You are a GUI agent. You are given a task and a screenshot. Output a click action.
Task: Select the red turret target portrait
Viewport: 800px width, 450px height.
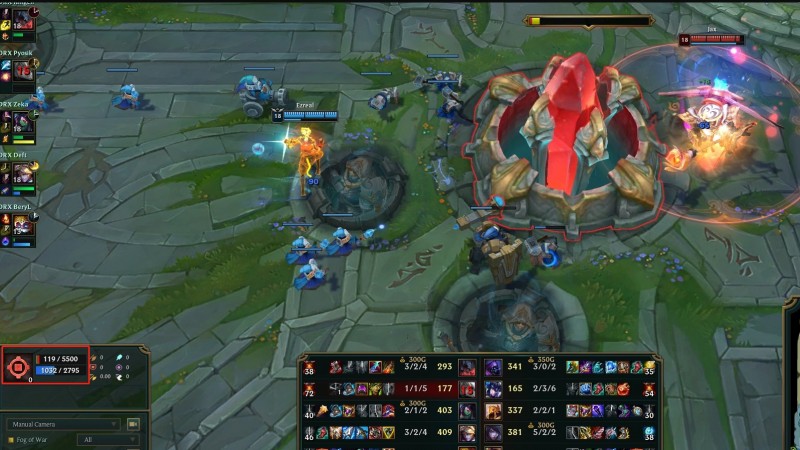pos(17,367)
